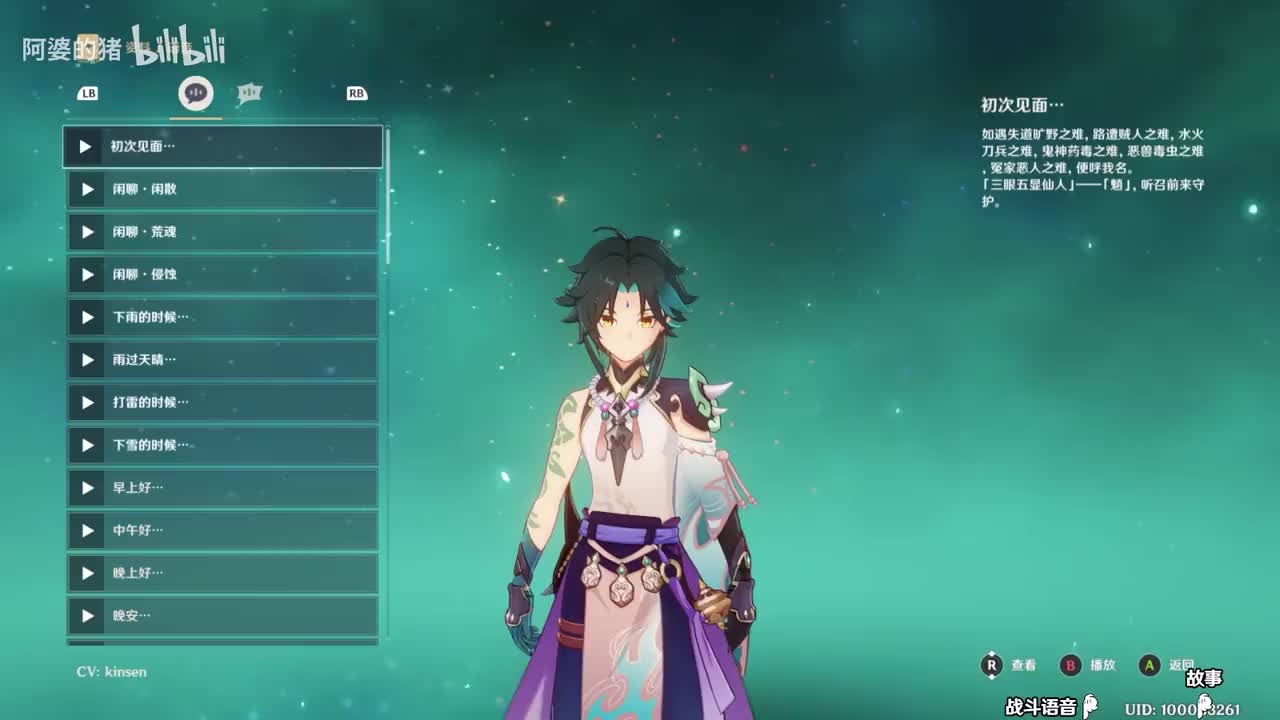Switch to the story voice-over tab

[x=196, y=93]
